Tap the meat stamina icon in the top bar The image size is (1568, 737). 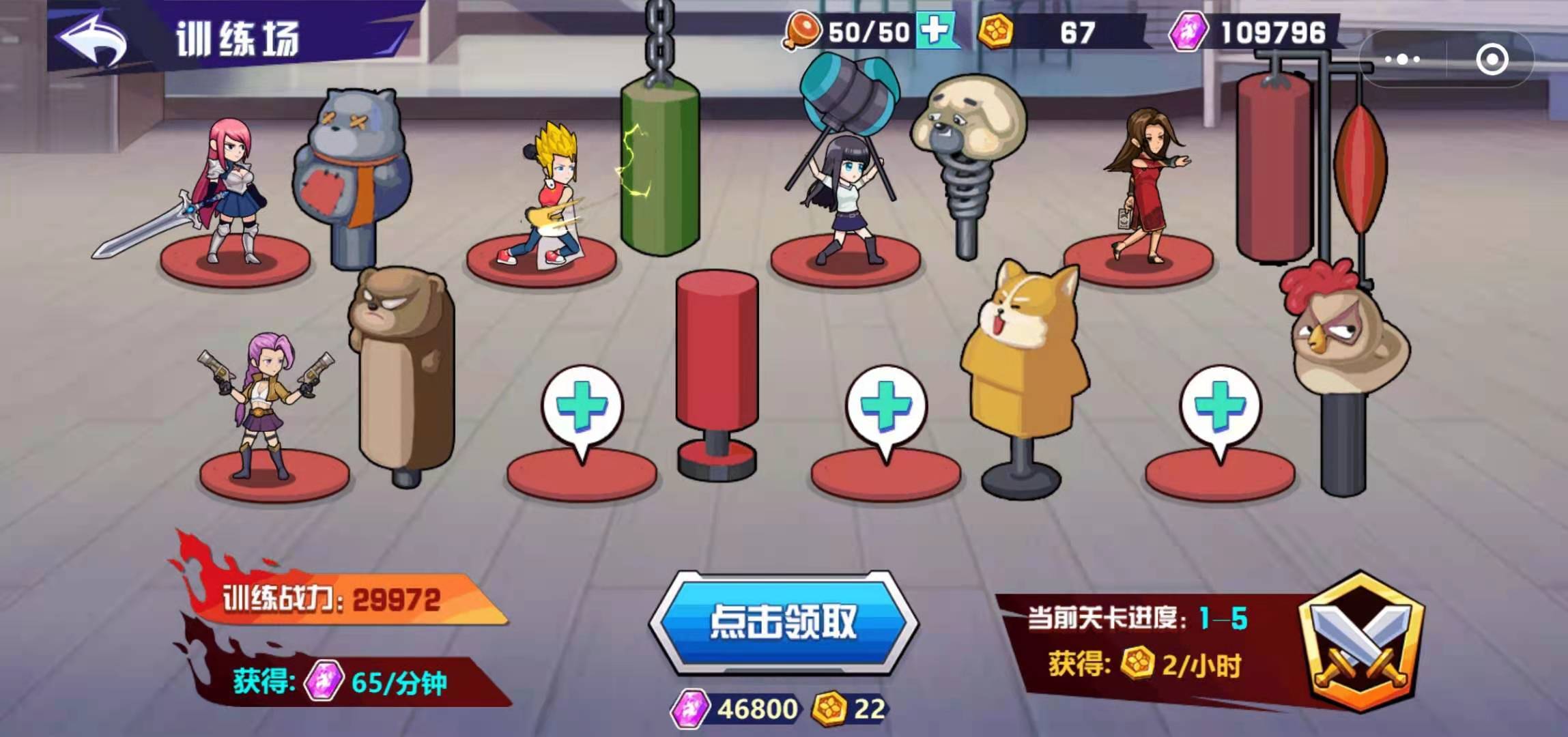point(801,31)
